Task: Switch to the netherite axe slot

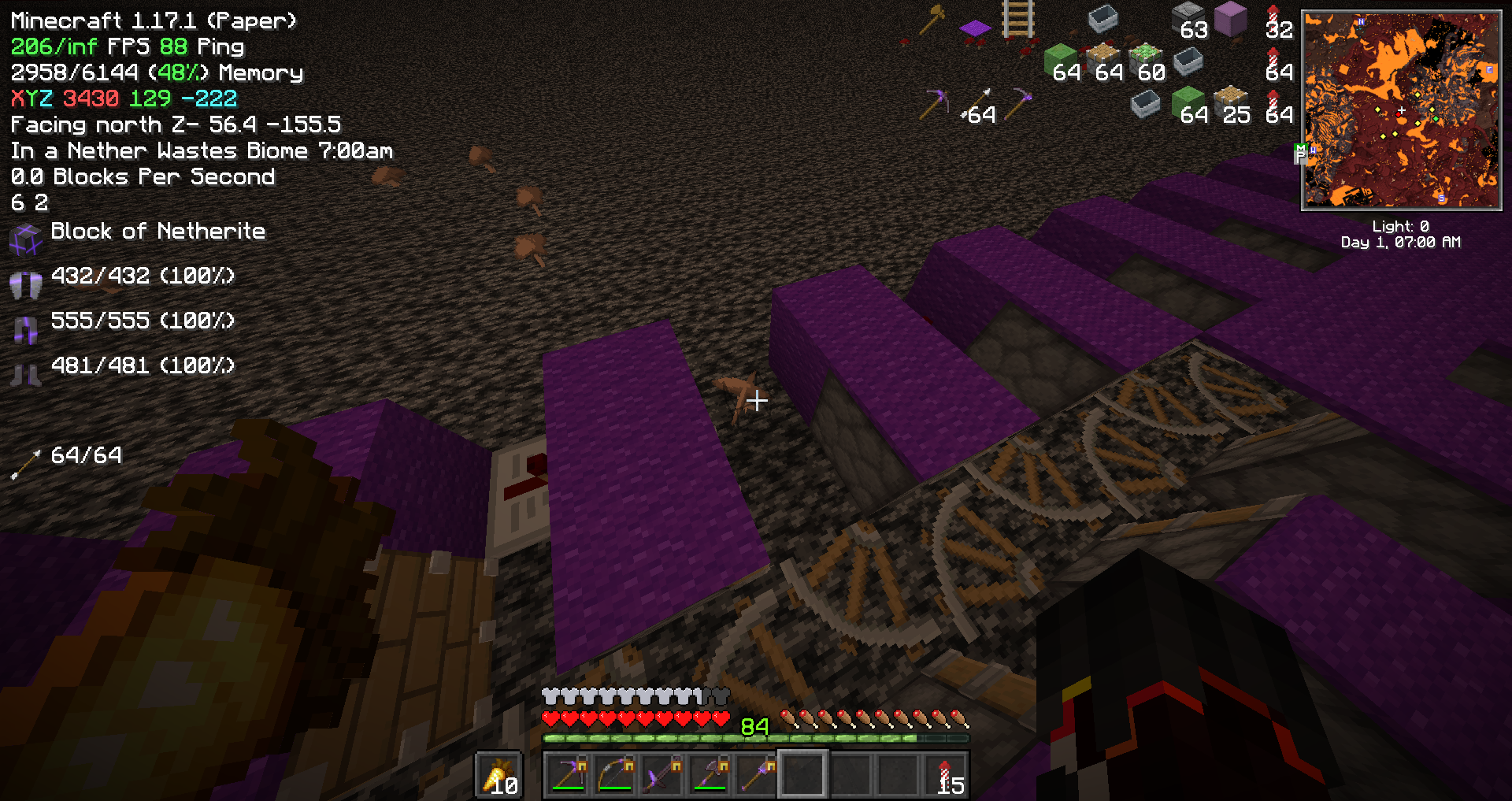Action: (710, 774)
